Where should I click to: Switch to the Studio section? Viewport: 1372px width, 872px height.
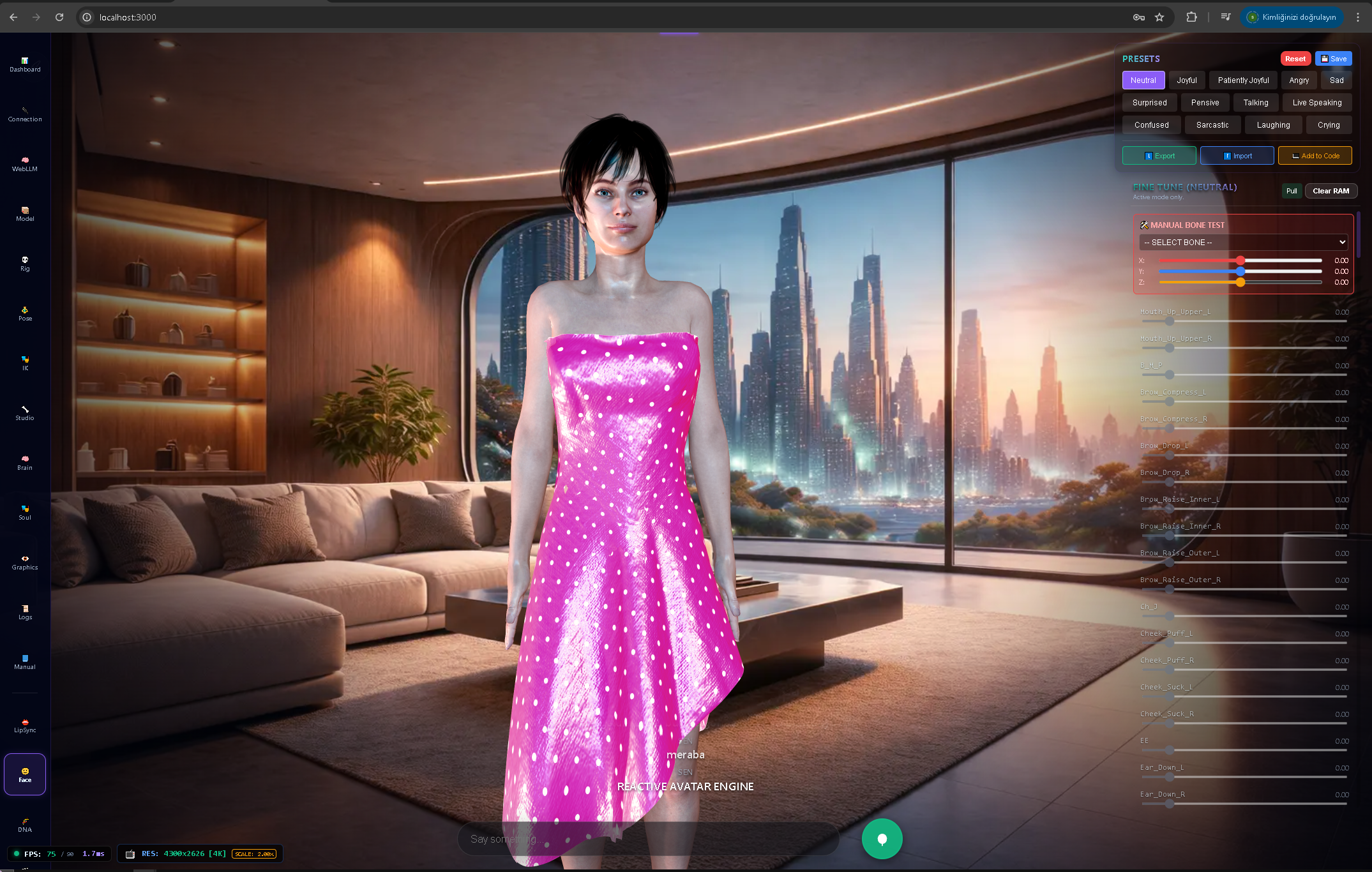24,413
